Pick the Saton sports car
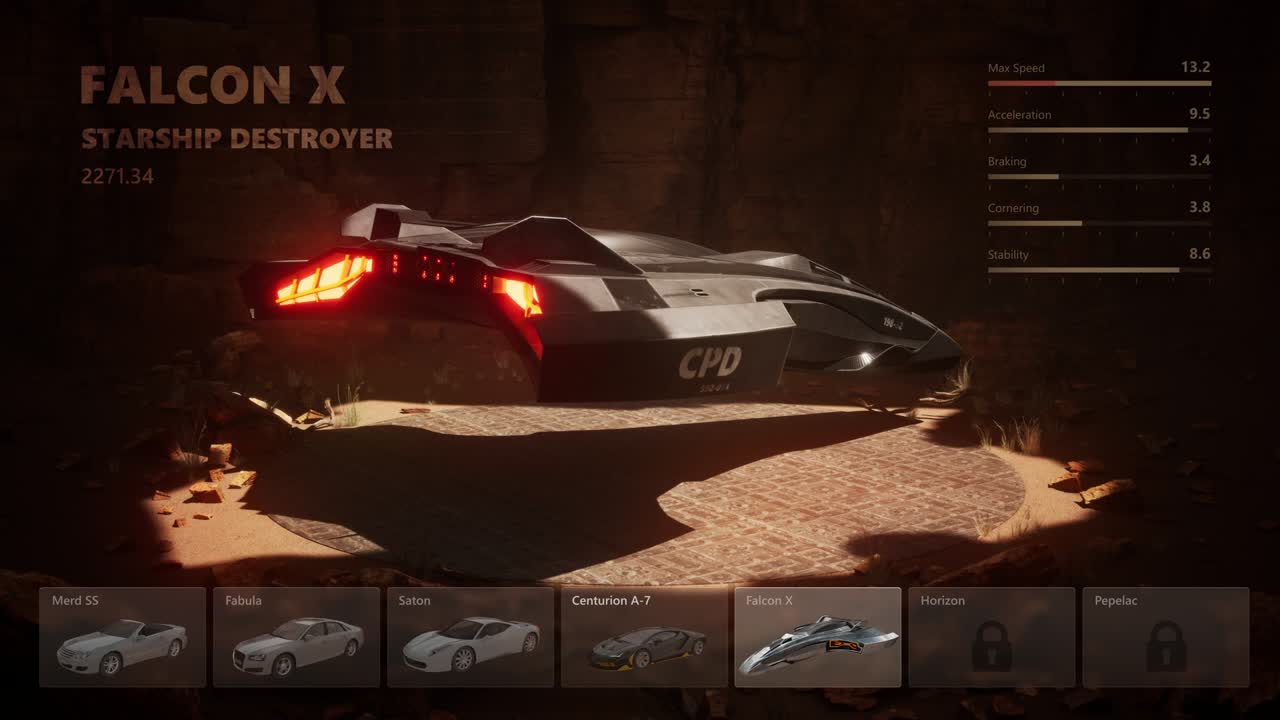 click(470, 637)
